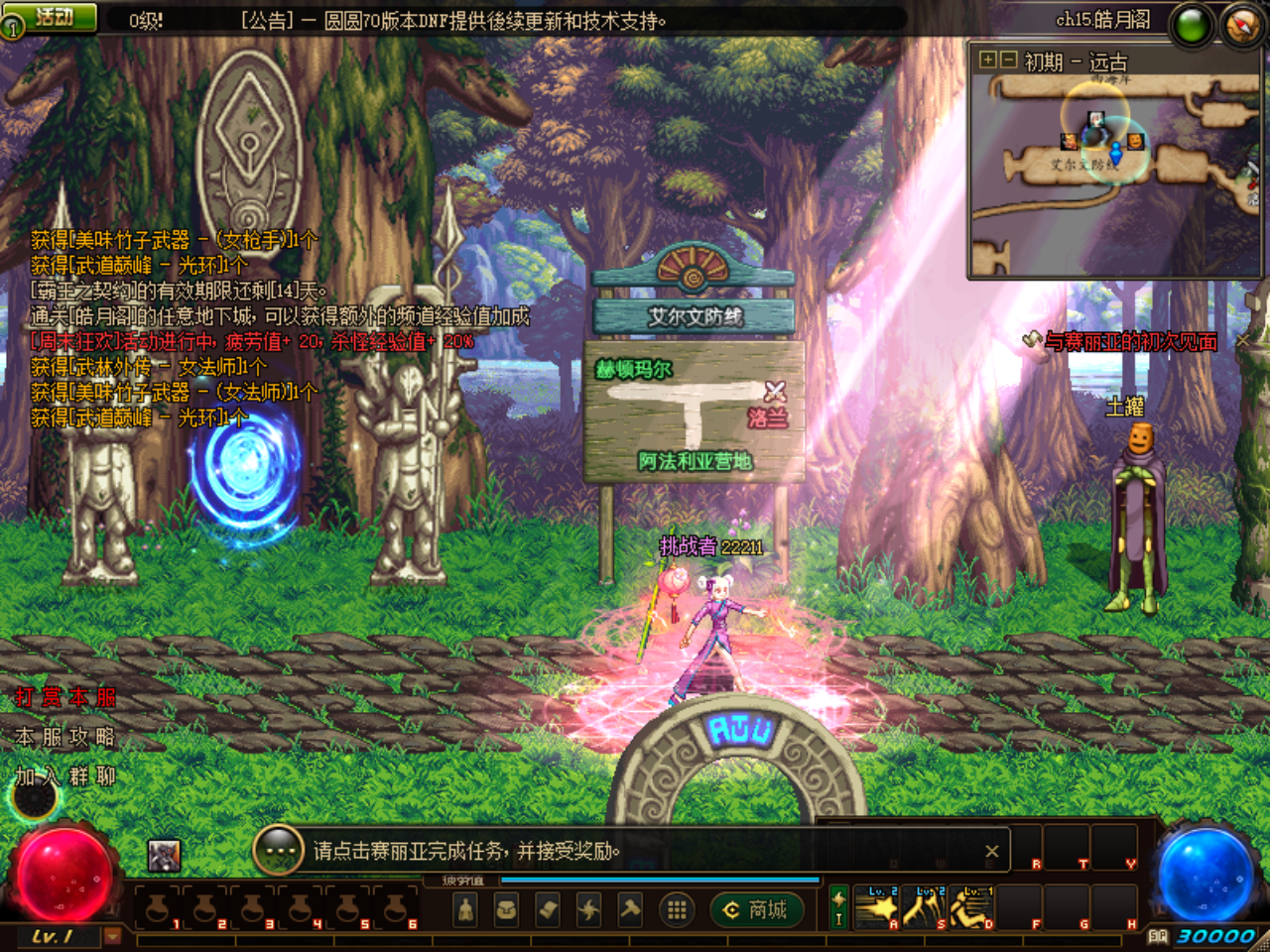1270x952 pixels.
Task: Cast the Lv.1 skill bound to D
Action: (x=968, y=906)
